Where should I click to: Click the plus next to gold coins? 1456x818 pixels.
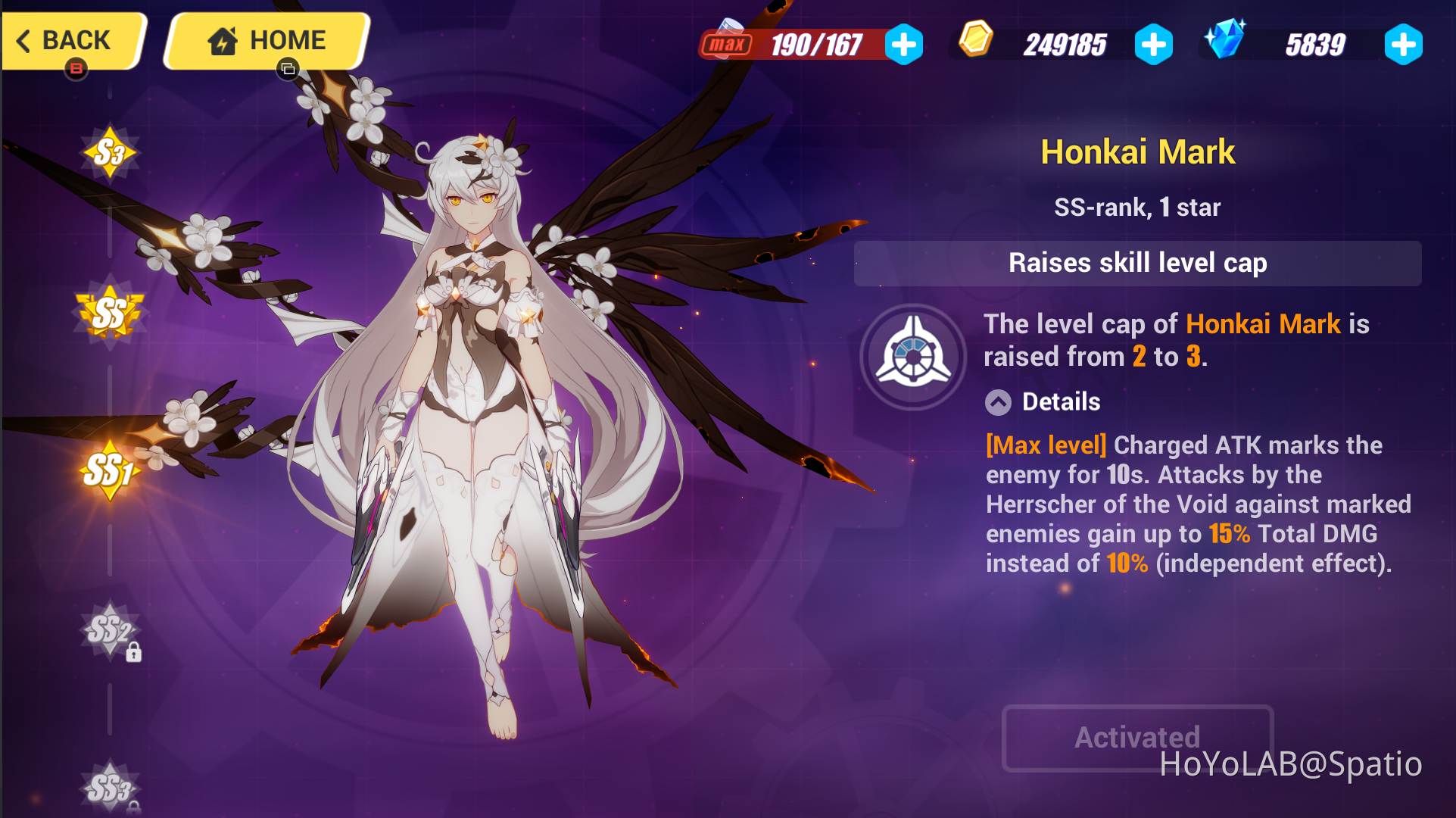[x=1153, y=44]
